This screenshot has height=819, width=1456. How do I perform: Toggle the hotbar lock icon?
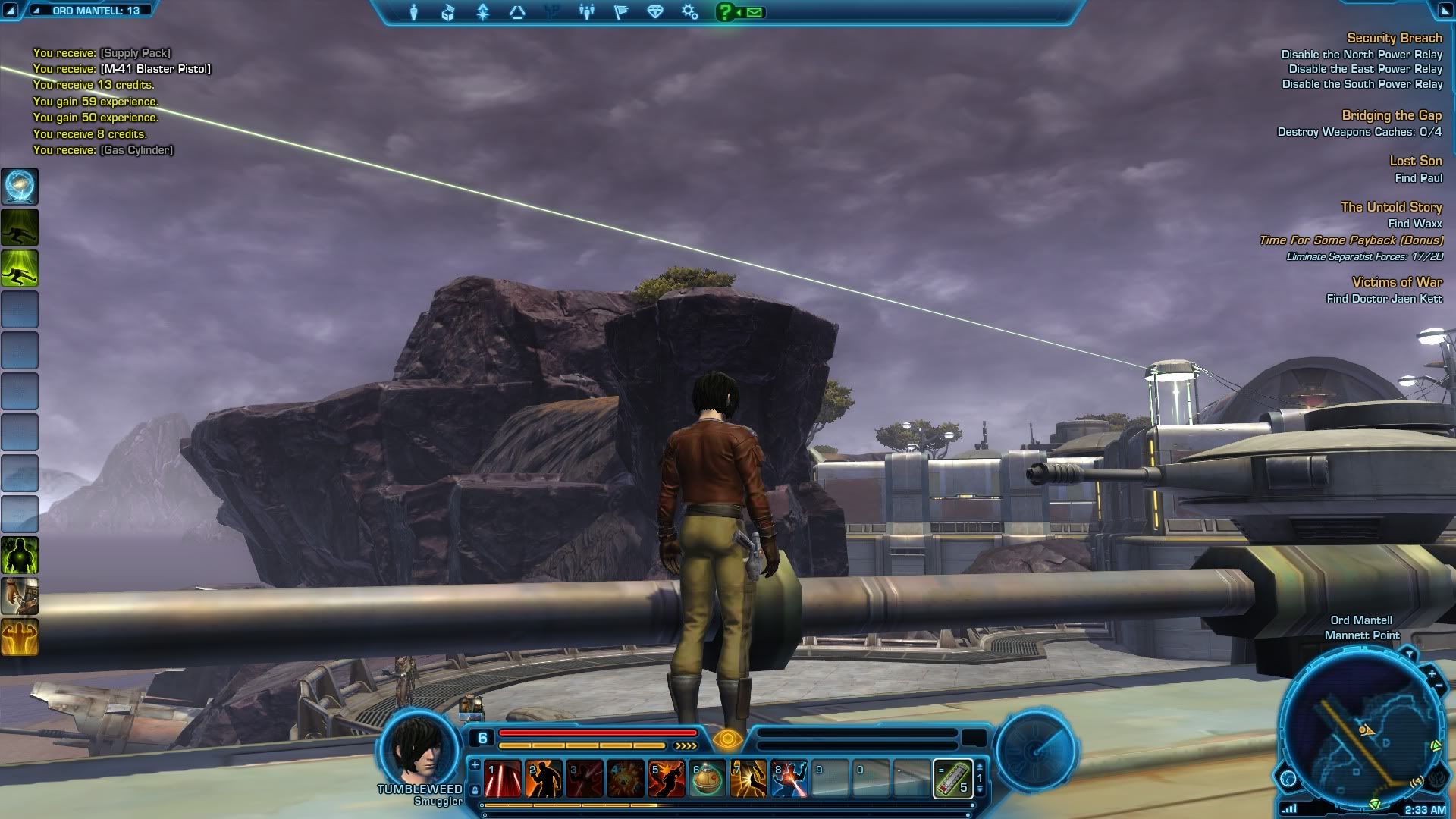pyautogui.click(x=475, y=790)
